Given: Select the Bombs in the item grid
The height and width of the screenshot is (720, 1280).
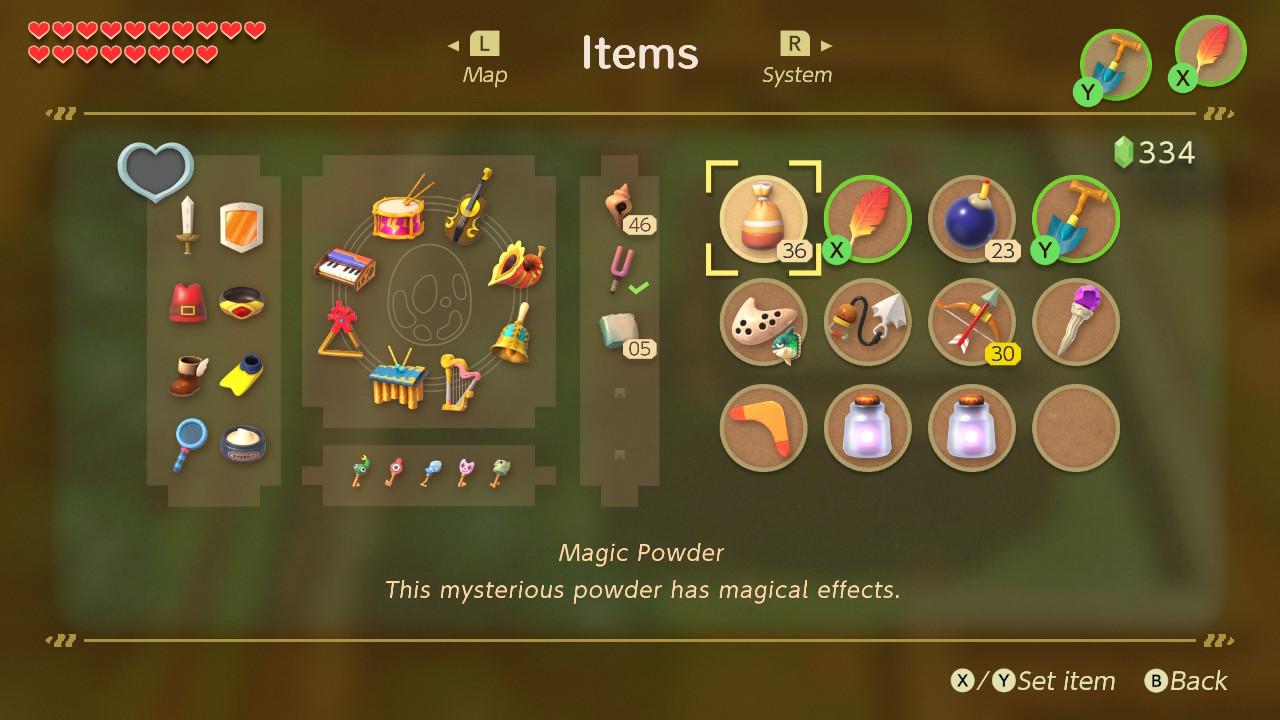Looking at the screenshot, I should (x=971, y=218).
